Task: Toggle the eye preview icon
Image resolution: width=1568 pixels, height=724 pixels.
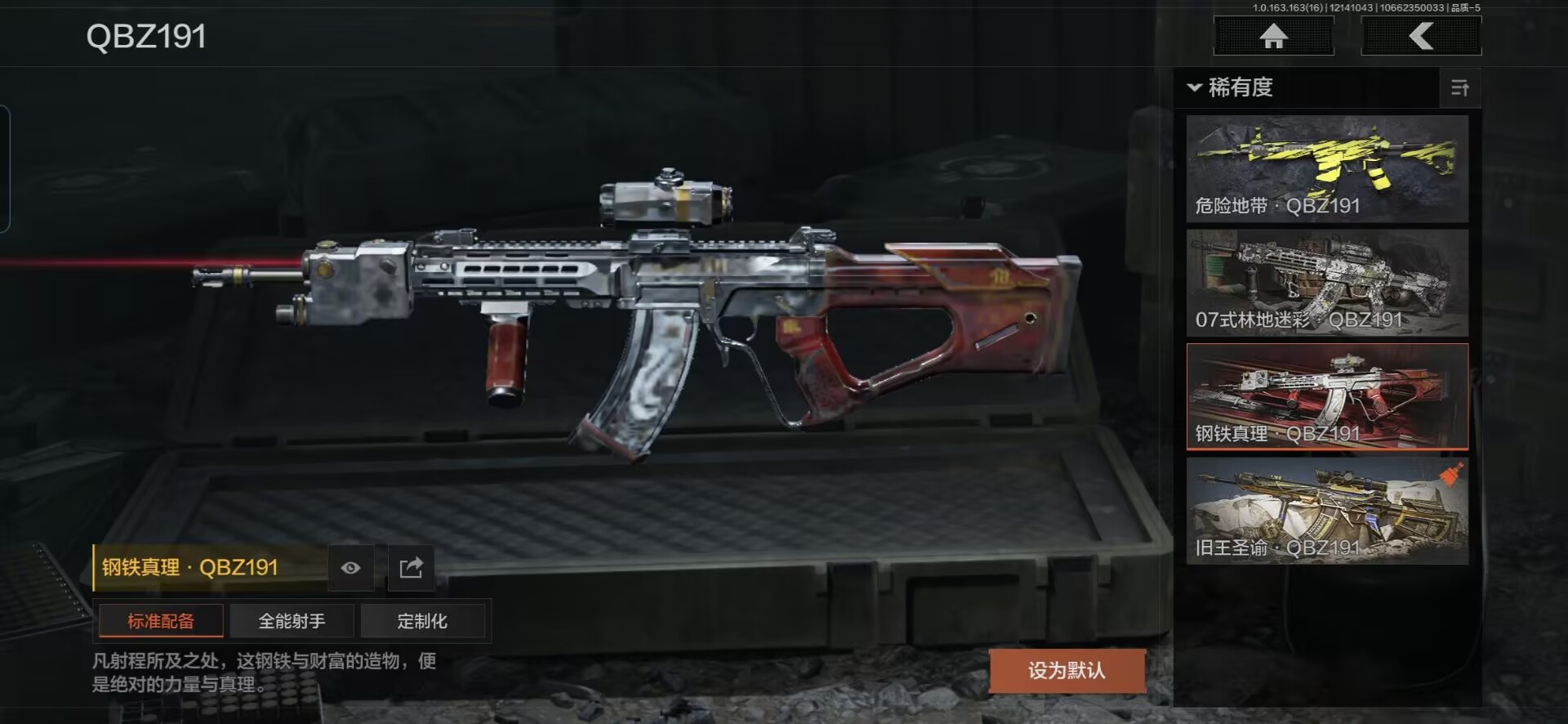Action: pos(351,568)
